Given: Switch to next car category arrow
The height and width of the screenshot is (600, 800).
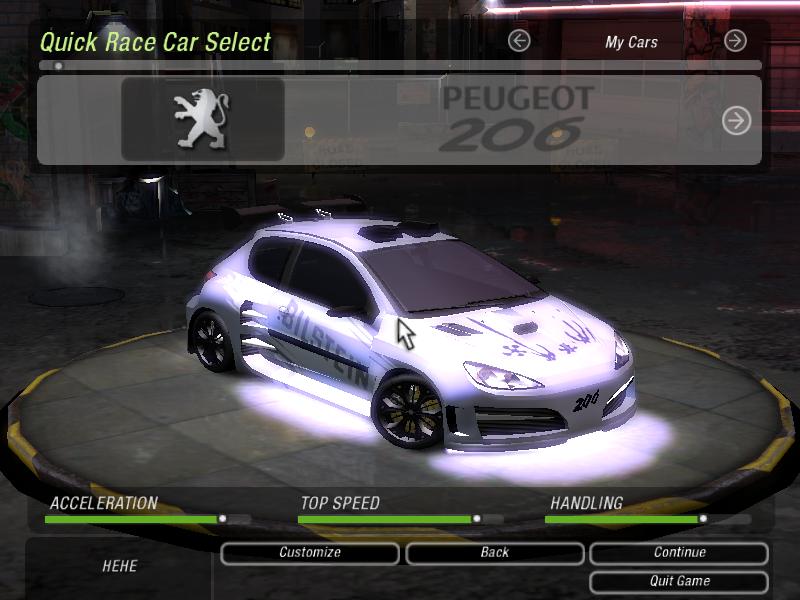Looking at the screenshot, I should pyautogui.click(x=735, y=41).
